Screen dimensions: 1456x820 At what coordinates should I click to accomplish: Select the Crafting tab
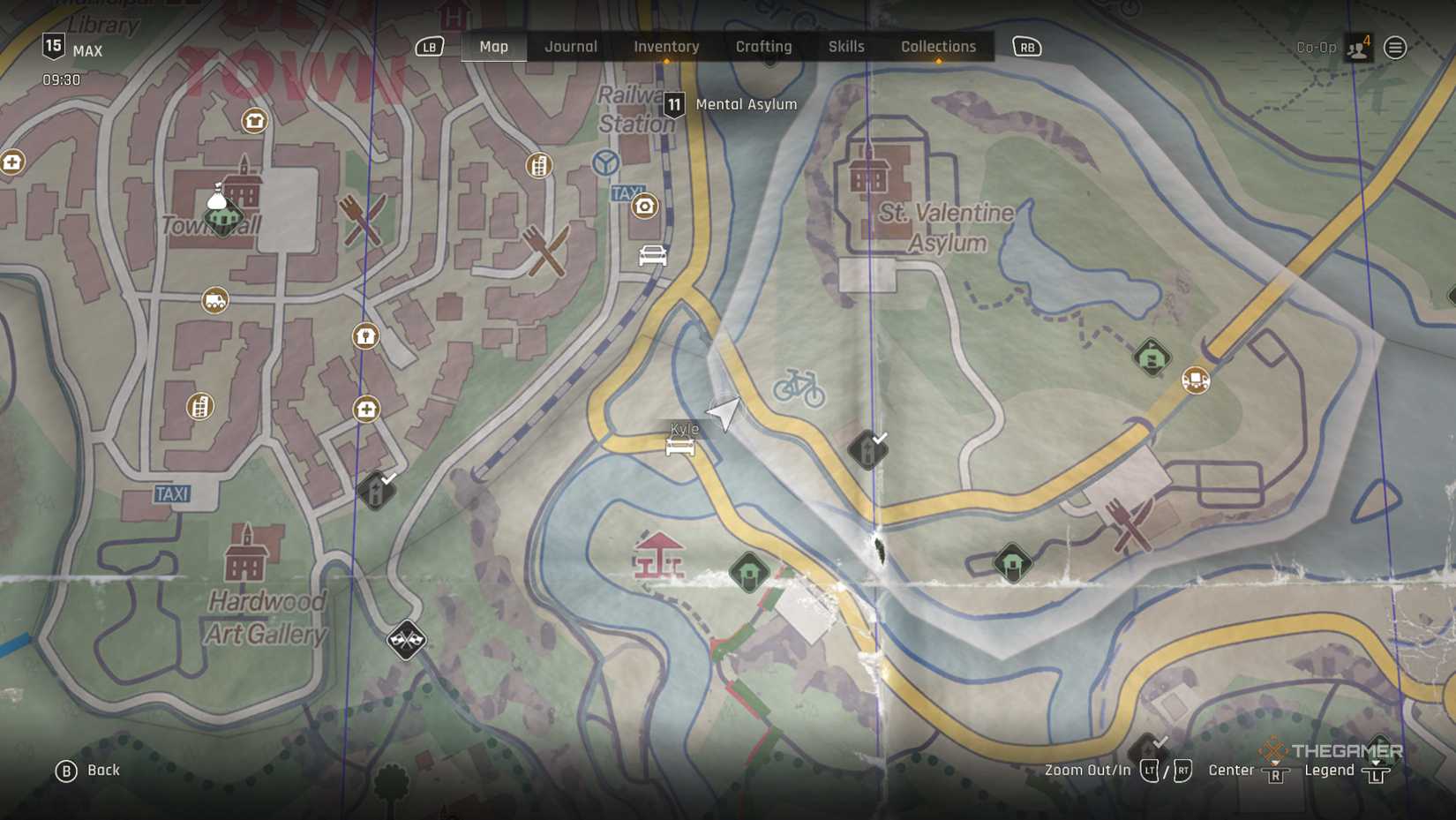coord(763,47)
